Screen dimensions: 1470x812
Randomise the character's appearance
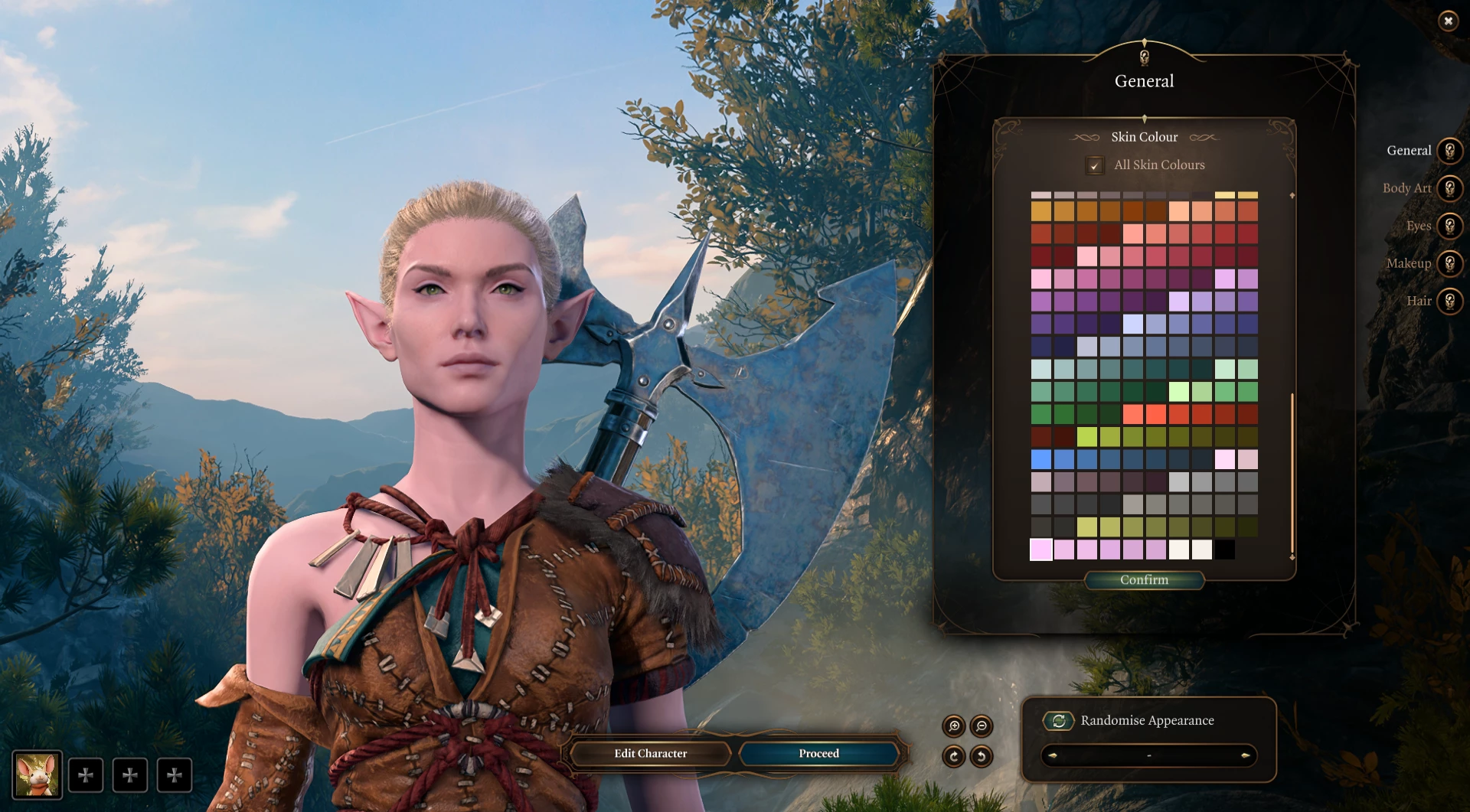tap(1059, 721)
